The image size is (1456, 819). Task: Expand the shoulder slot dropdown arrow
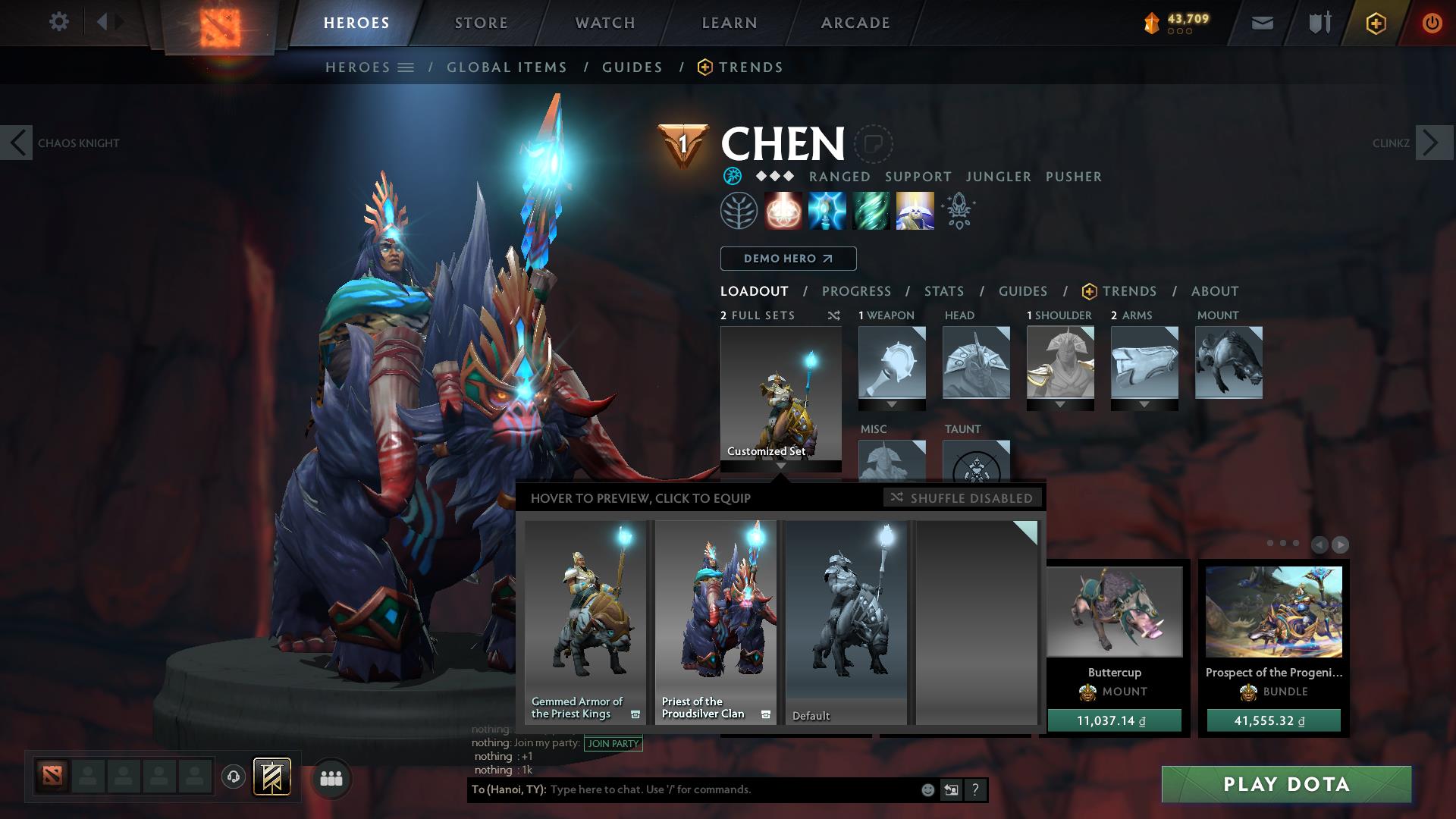pos(1060,404)
